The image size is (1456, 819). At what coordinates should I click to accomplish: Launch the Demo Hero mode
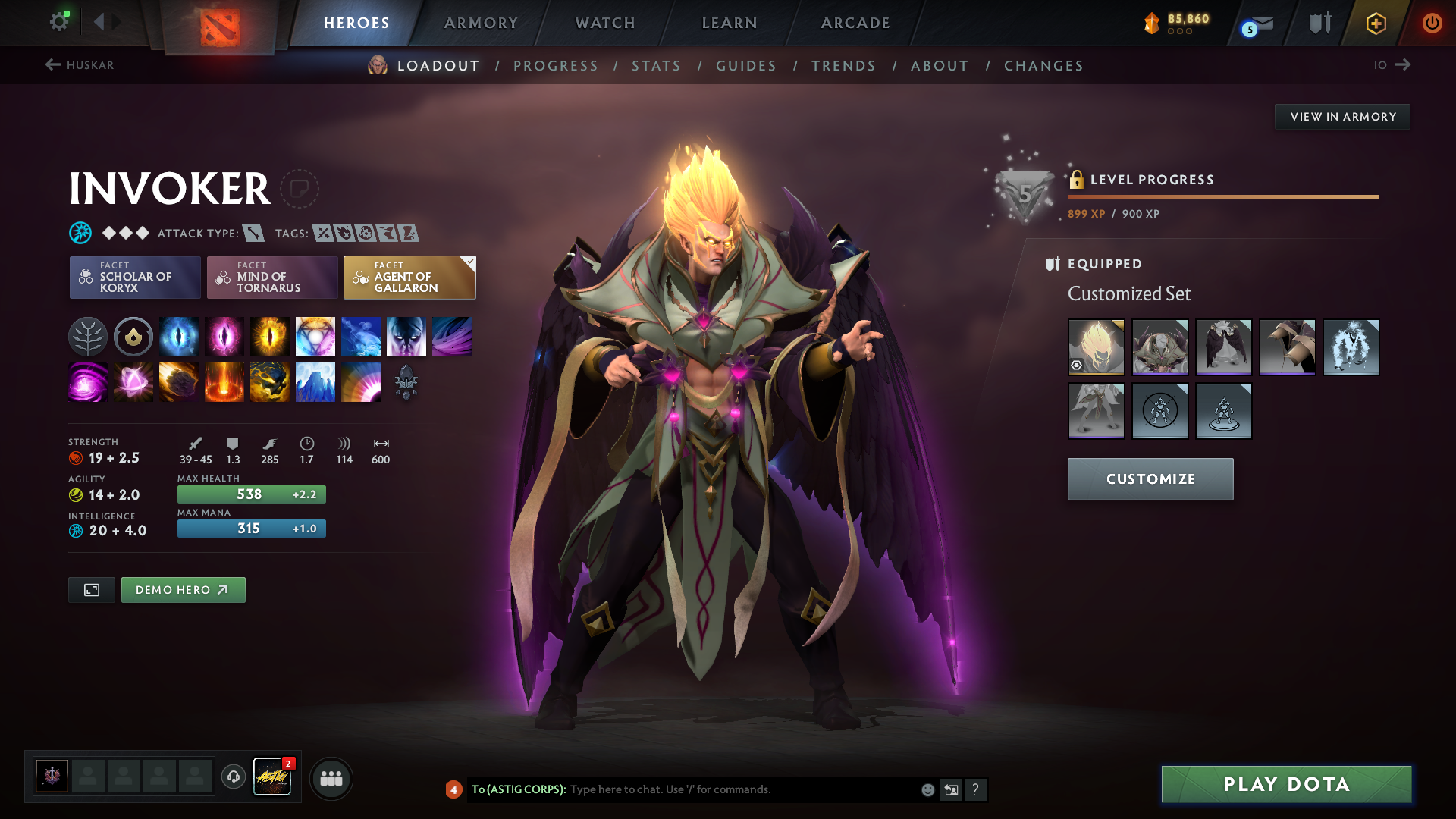click(183, 590)
